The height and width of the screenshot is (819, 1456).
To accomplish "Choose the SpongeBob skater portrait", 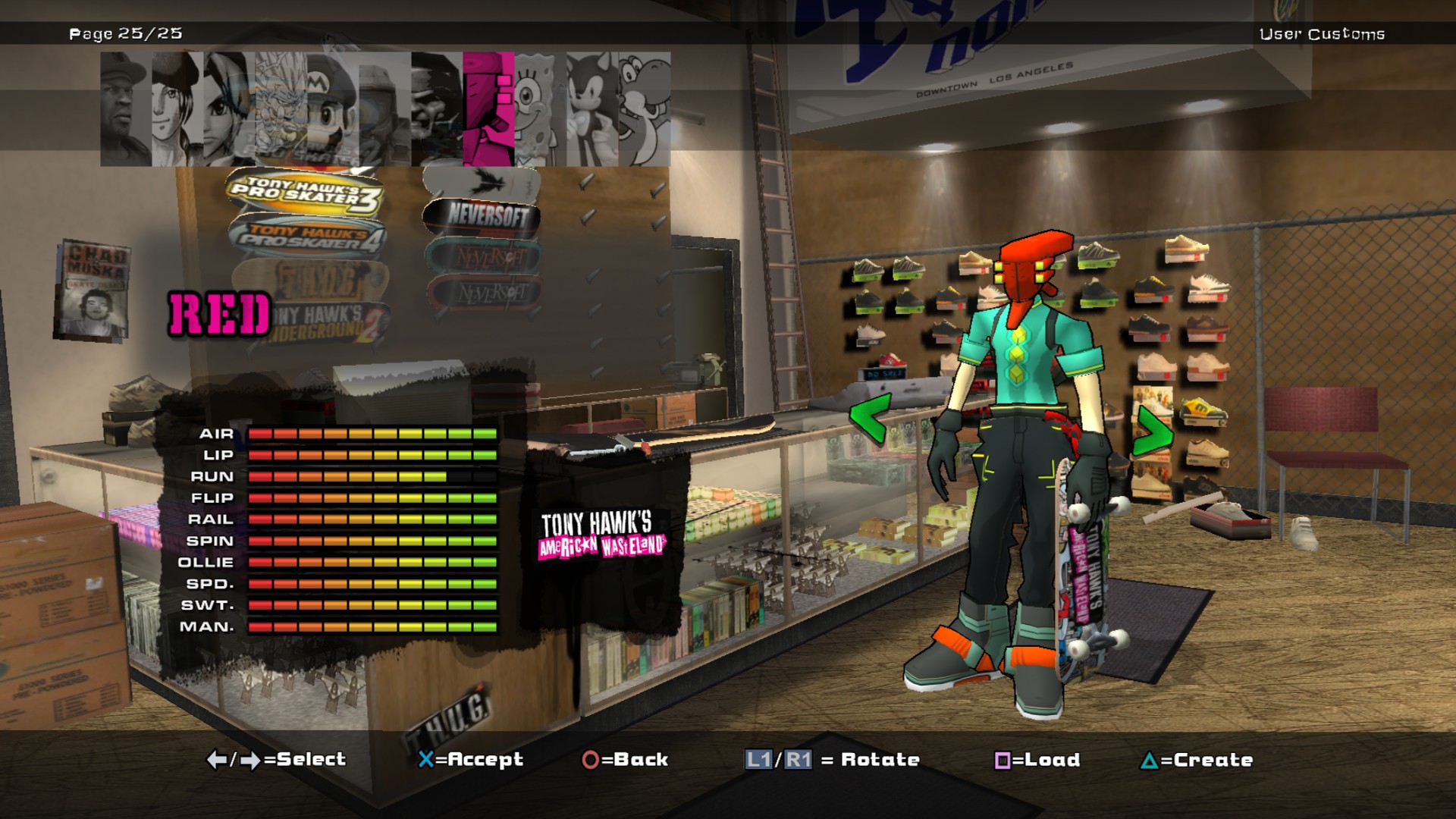I will pos(539,110).
